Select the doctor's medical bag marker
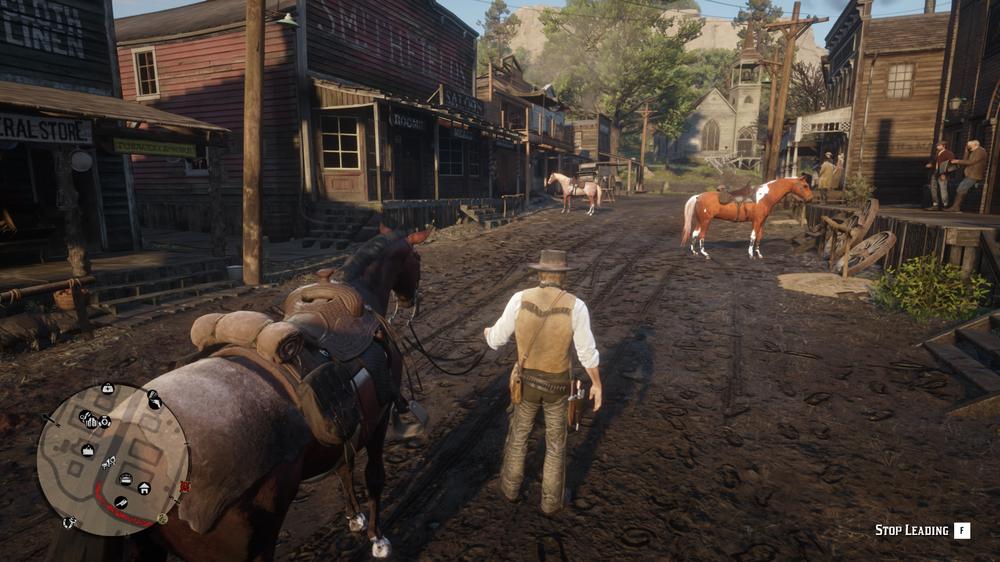The image size is (1000, 562). pos(108,388)
